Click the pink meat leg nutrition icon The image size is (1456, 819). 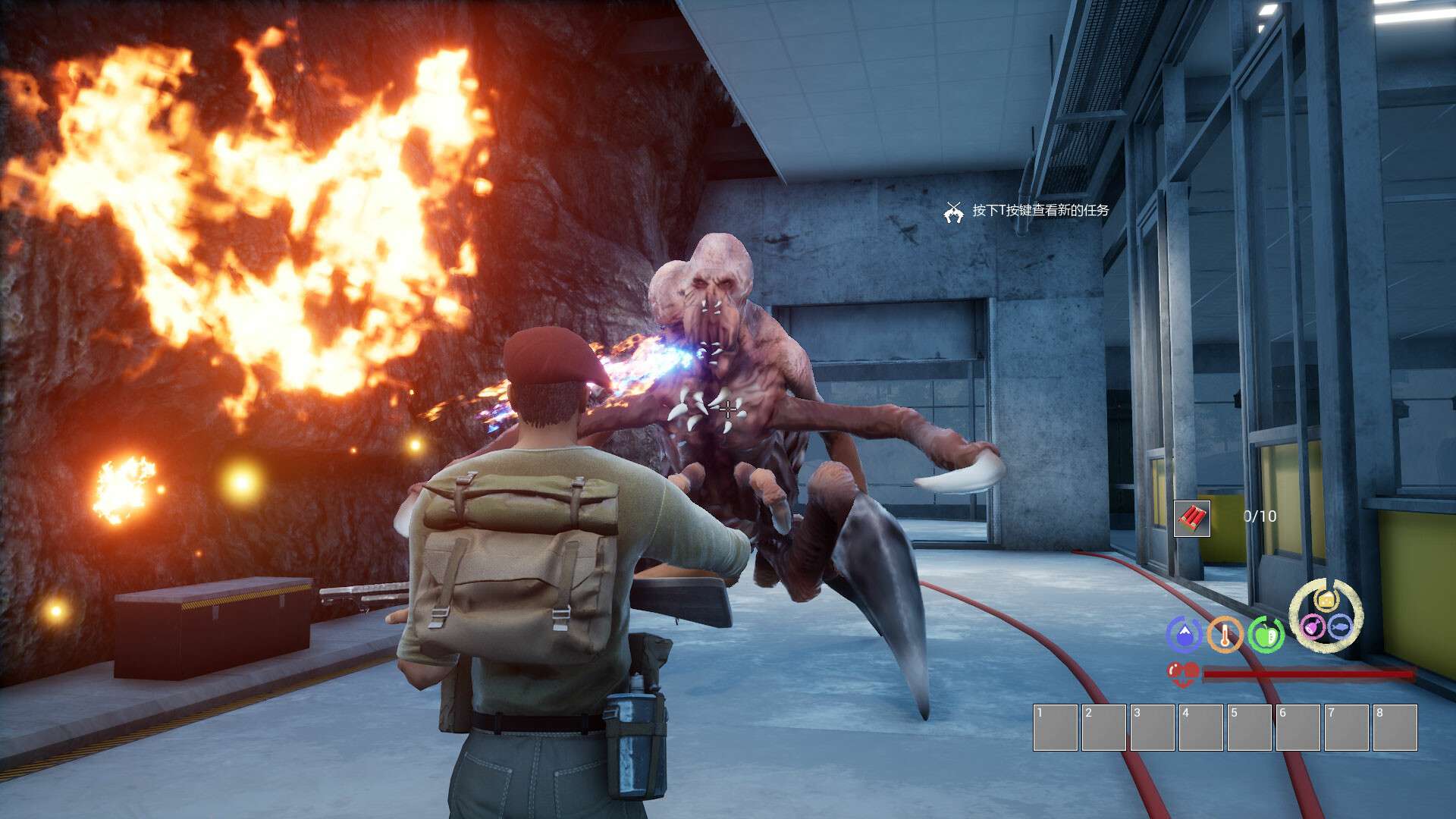[x=1313, y=626]
